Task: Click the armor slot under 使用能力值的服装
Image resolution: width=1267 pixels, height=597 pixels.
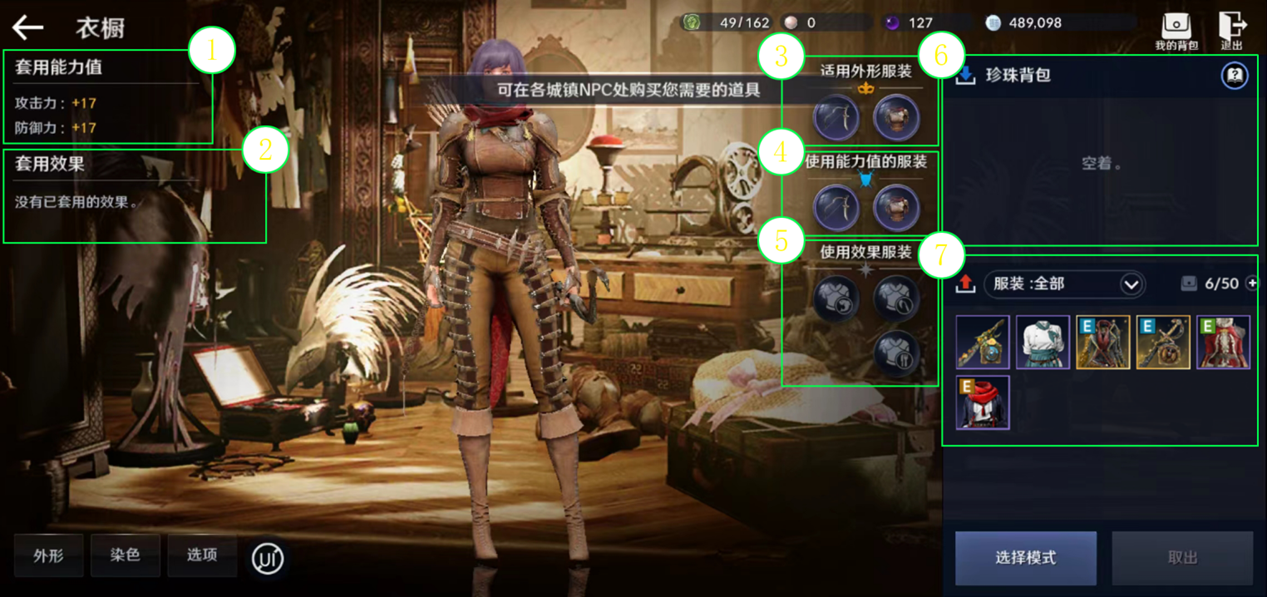Action: click(x=896, y=207)
